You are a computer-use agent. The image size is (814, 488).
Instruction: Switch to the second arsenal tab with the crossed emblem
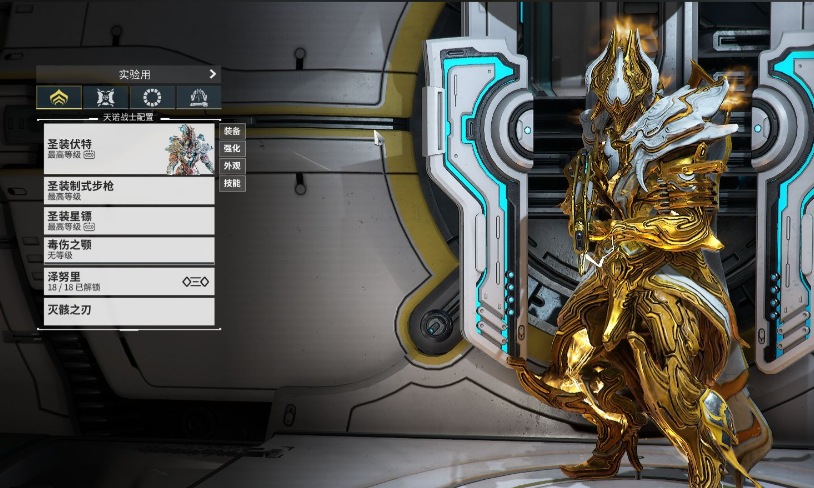(106, 97)
